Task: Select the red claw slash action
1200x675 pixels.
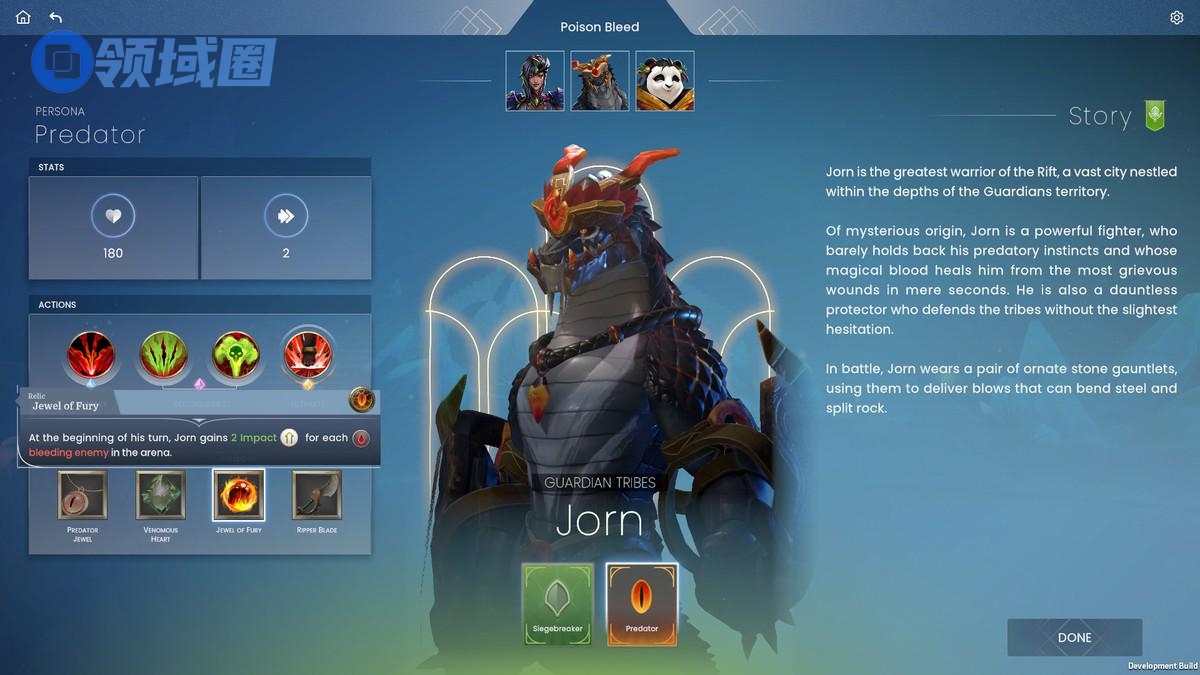Action: pos(91,355)
